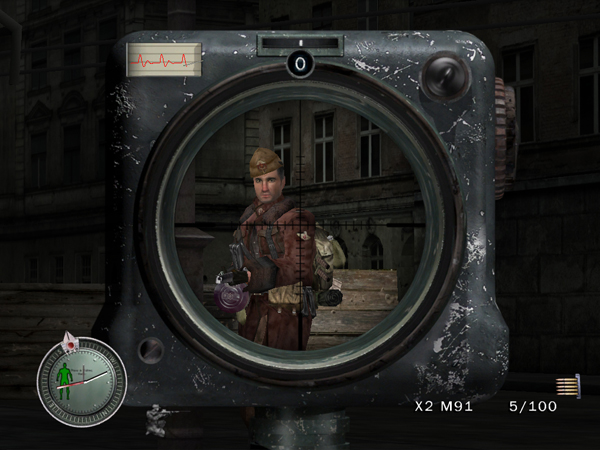Click the X2 M91 weapon label
Screen dimensions: 600x450
444,408
